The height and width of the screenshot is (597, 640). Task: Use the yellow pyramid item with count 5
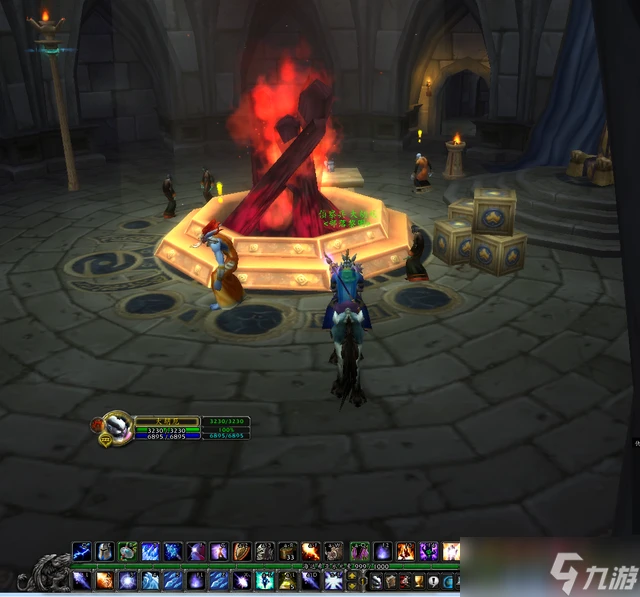[287, 580]
